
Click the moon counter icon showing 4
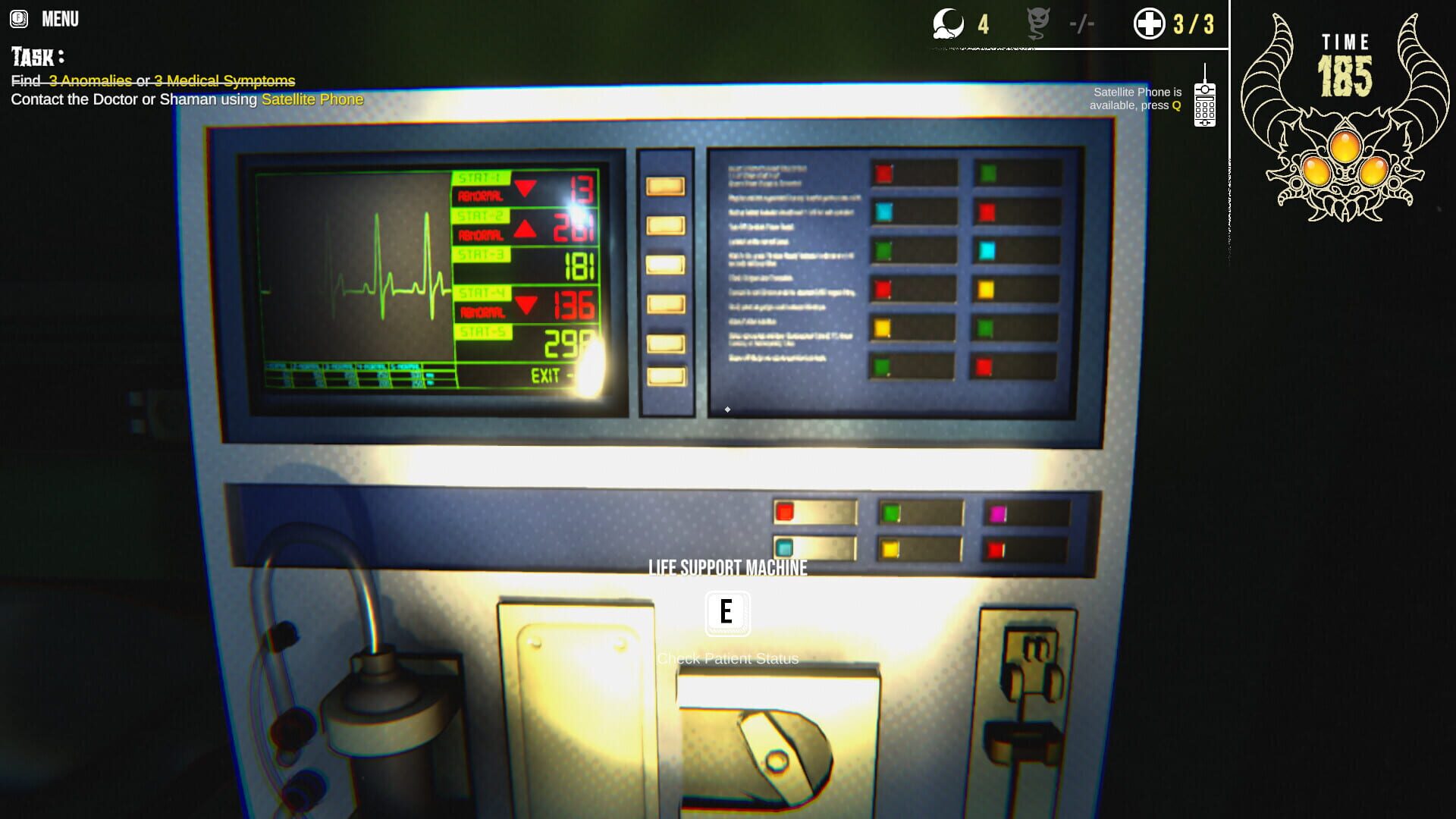pyautogui.click(x=949, y=24)
